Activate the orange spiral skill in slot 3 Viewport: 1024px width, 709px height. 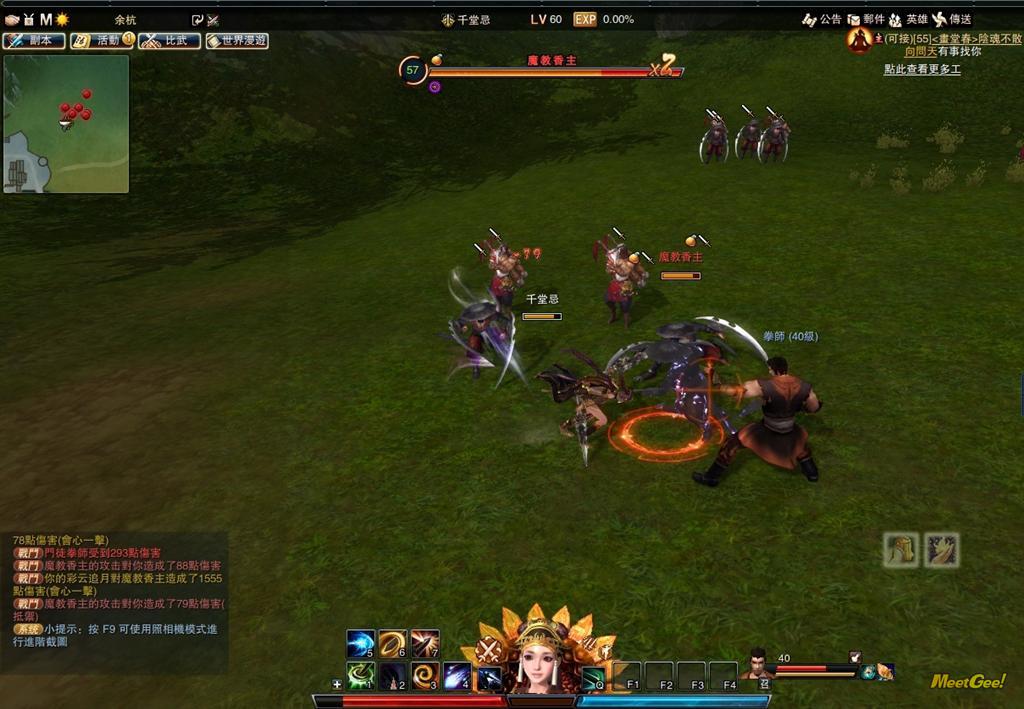click(x=425, y=676)
